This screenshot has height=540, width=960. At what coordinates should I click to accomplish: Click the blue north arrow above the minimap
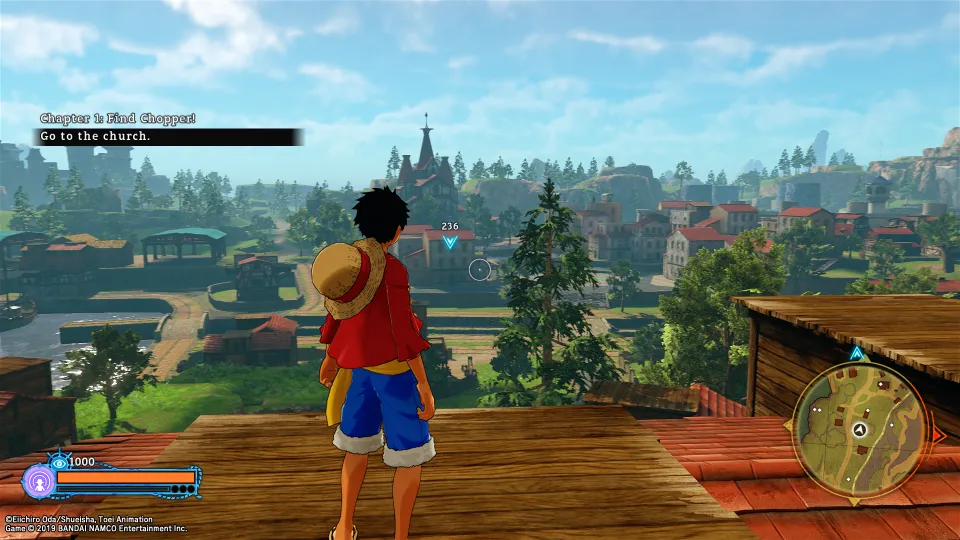(856, 353)
